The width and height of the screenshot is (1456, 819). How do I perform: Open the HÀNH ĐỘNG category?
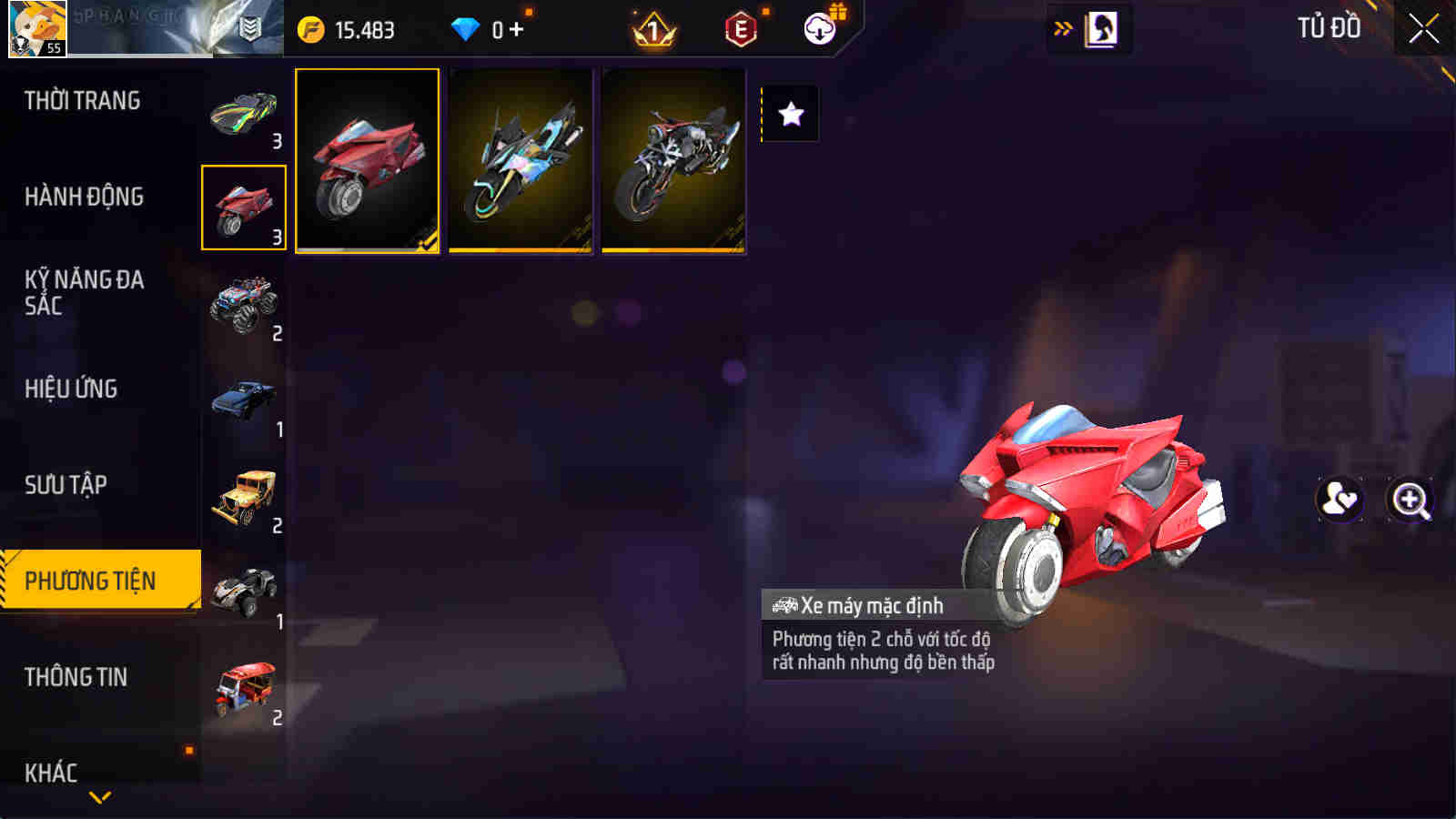coord(86,195)
